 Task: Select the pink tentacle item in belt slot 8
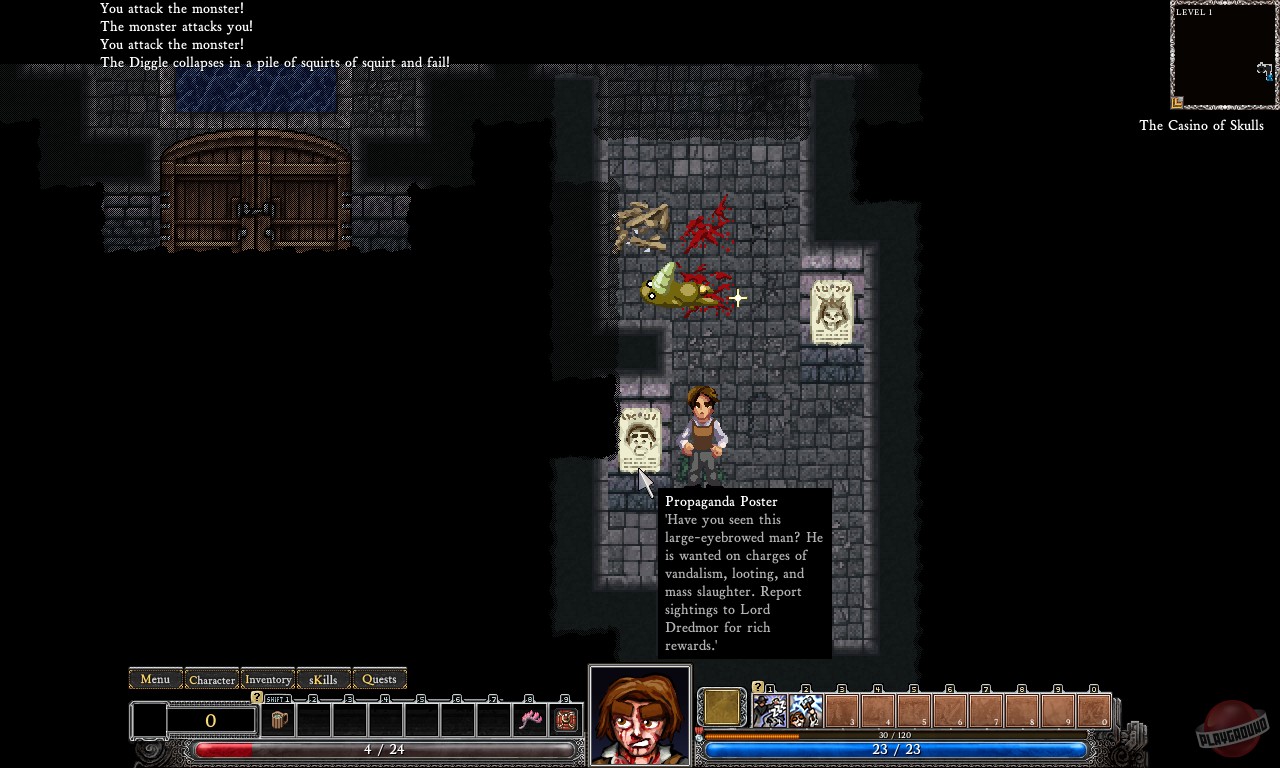click(528, 718)
